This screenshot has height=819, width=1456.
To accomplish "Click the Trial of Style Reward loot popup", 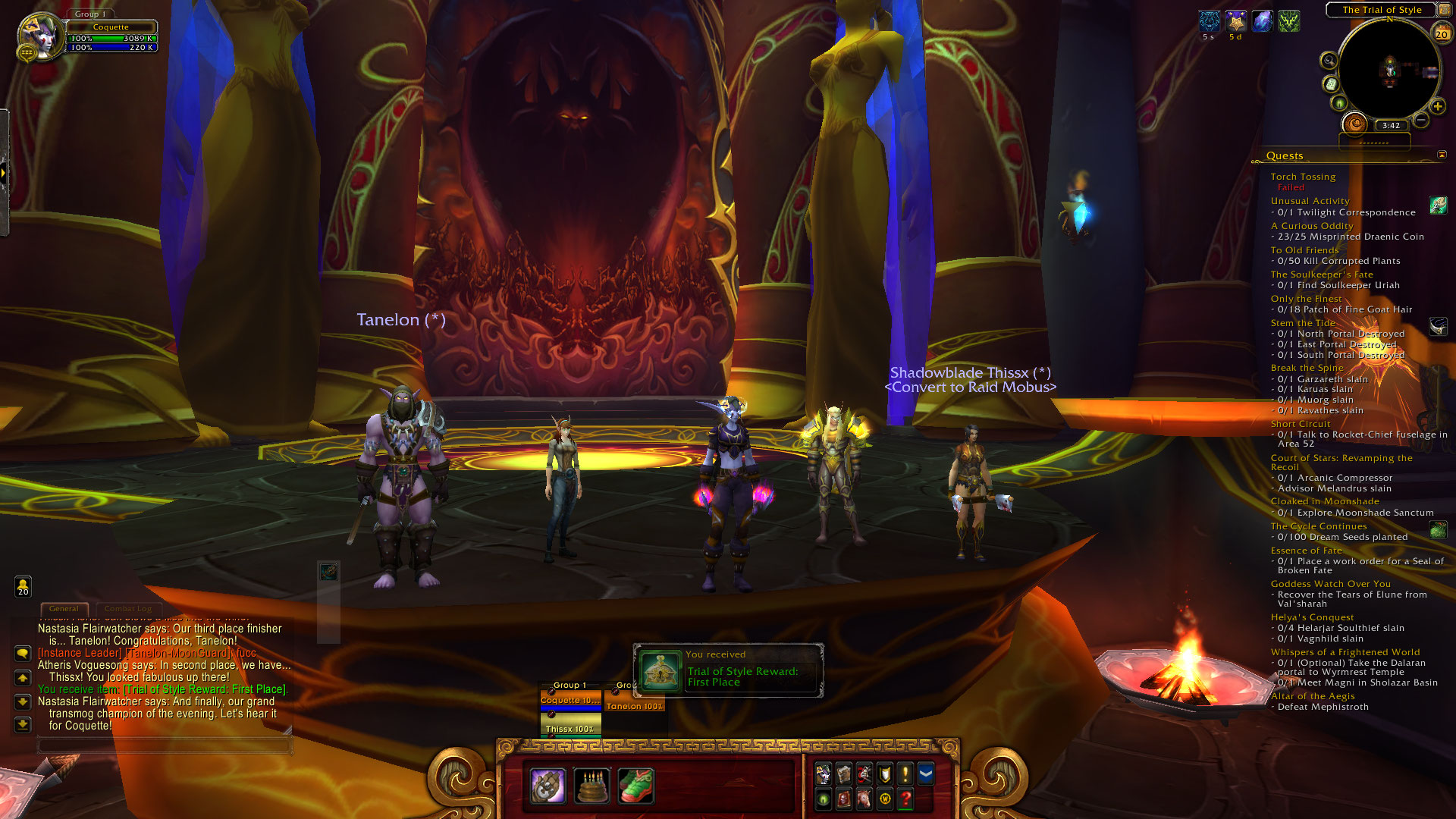I will 728,670.
